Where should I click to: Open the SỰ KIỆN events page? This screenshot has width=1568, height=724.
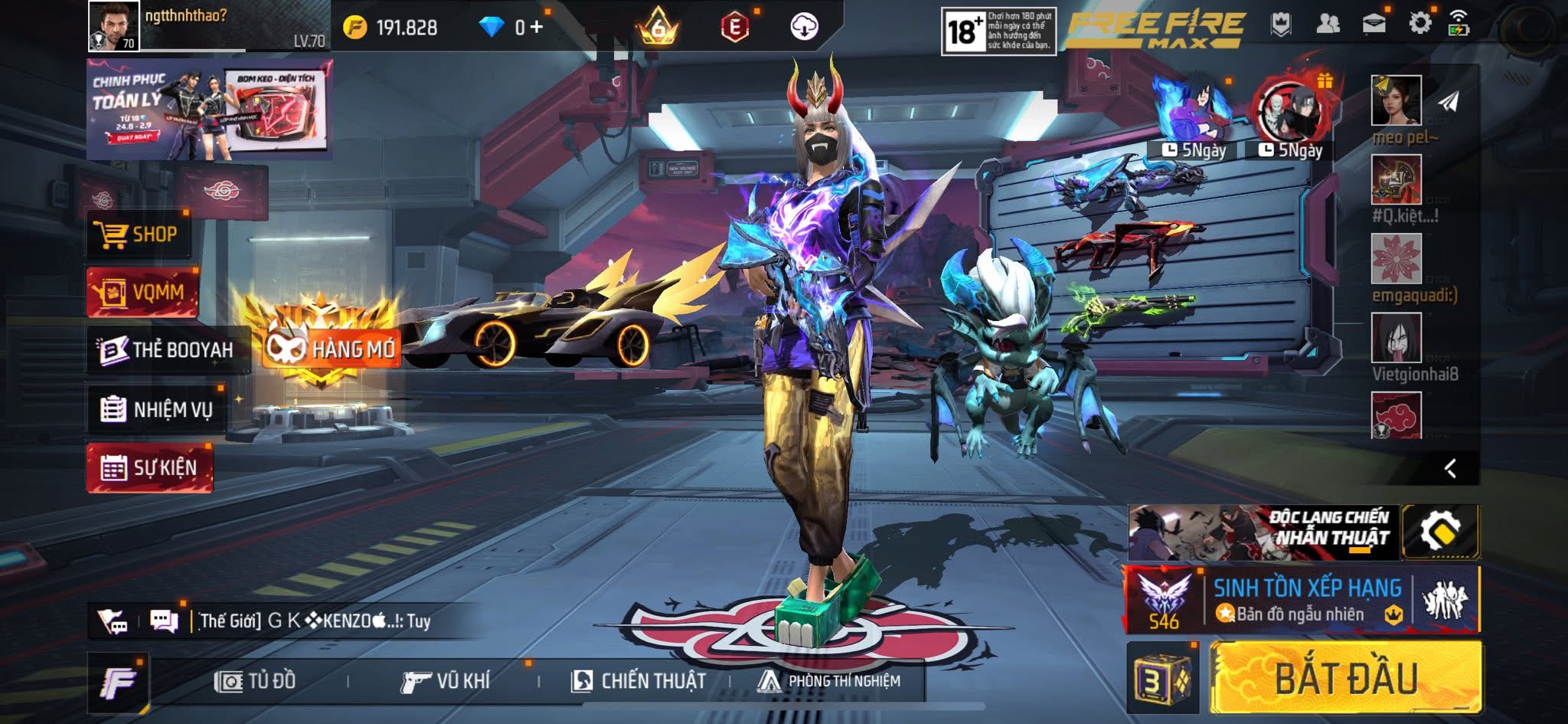coord(150,467)
